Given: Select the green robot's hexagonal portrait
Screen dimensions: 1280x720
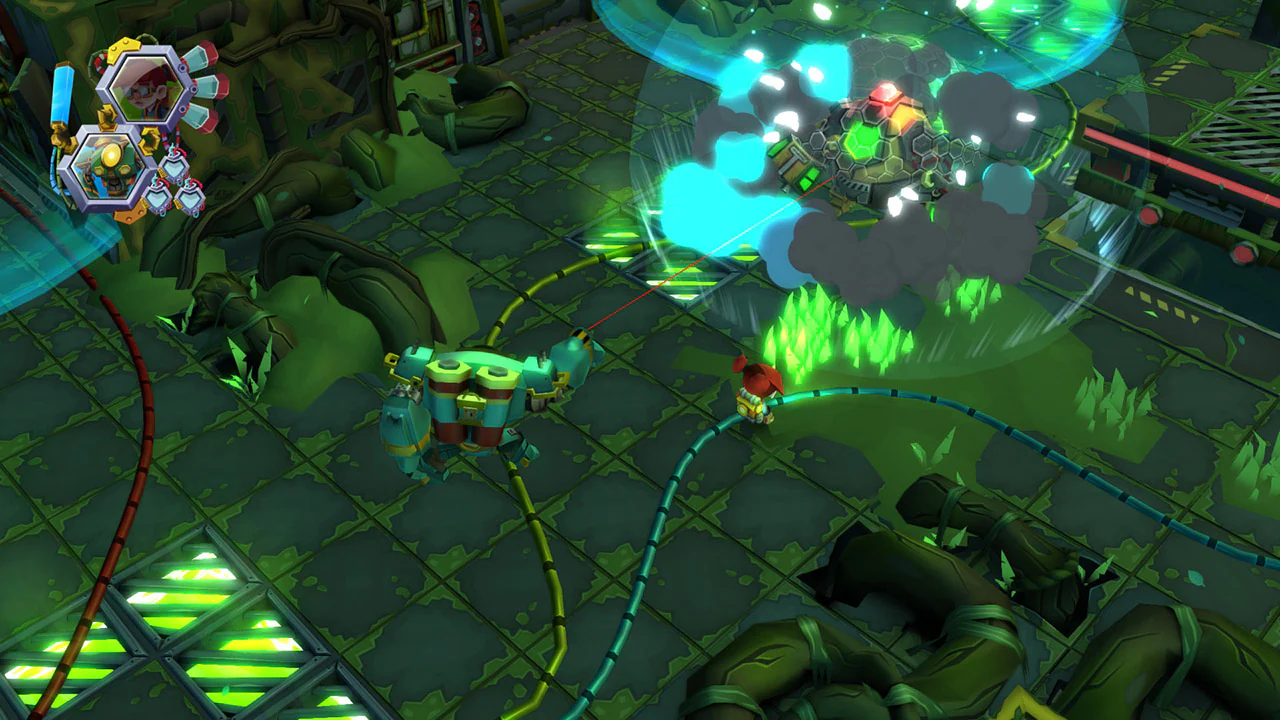Looking at the screenshot, I should 108,166.
